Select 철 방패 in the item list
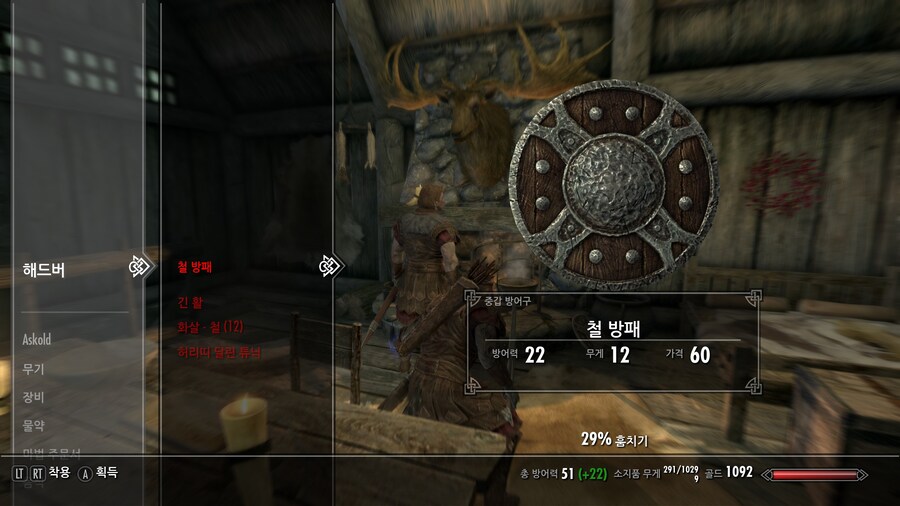 click(x=195, y=267)
